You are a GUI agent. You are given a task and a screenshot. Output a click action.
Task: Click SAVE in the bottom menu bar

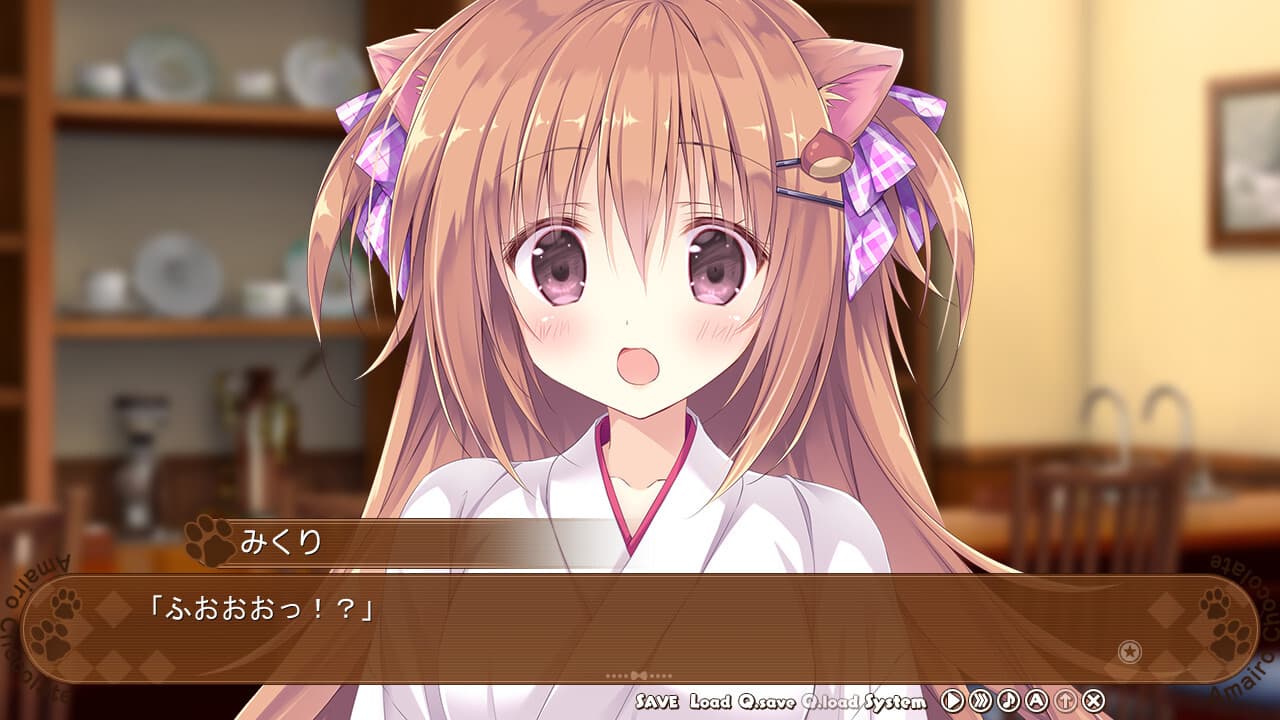[x=658, y=704]
